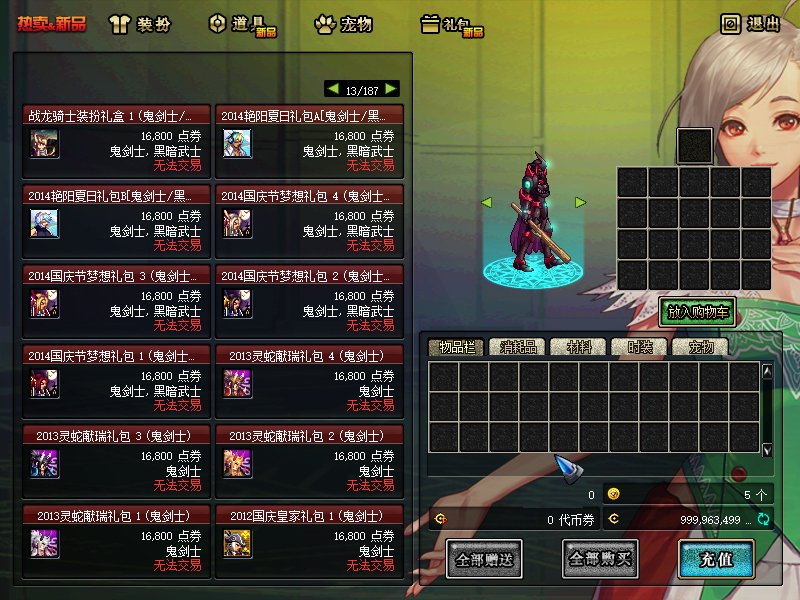Image resolution: width=800 pixels, height=600 pixels.
Task: Click the 全部购买 buy all button
Action: (x=600, y=559)
